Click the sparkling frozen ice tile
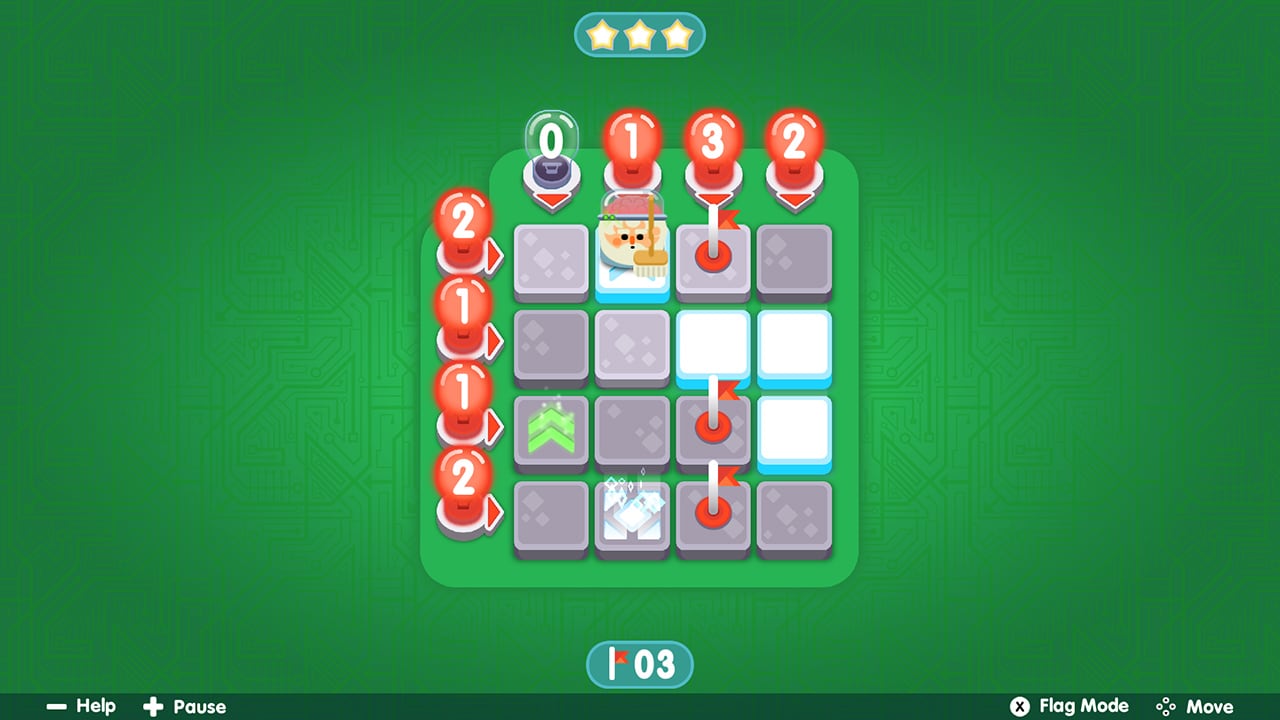 pyautogui.click(x=632, y=517)
